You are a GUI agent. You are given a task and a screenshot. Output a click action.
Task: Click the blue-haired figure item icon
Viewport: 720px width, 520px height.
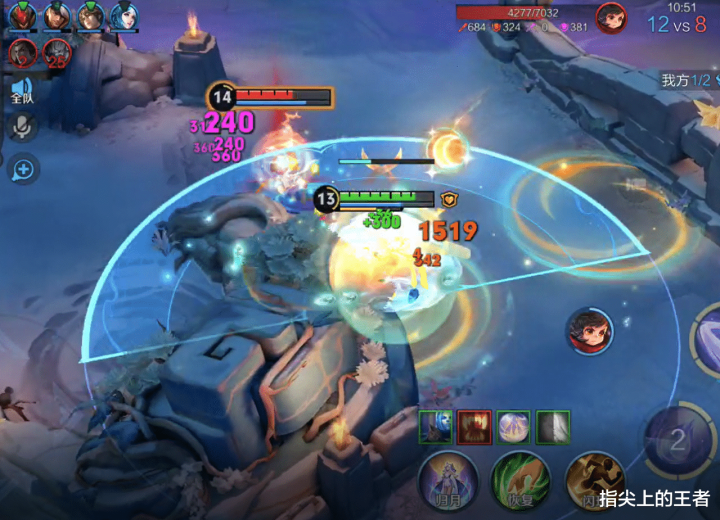(435, 427)
